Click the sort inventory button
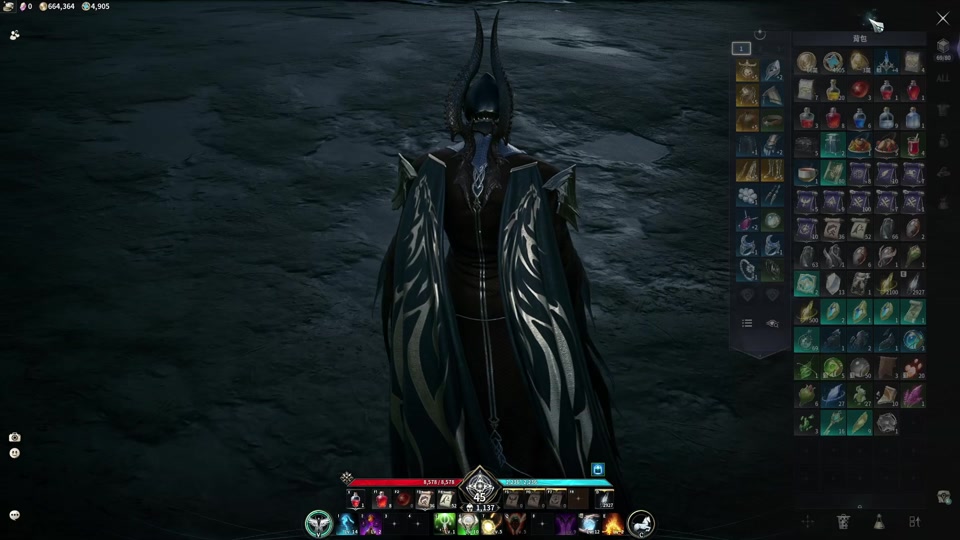 (x=914, y=521)
